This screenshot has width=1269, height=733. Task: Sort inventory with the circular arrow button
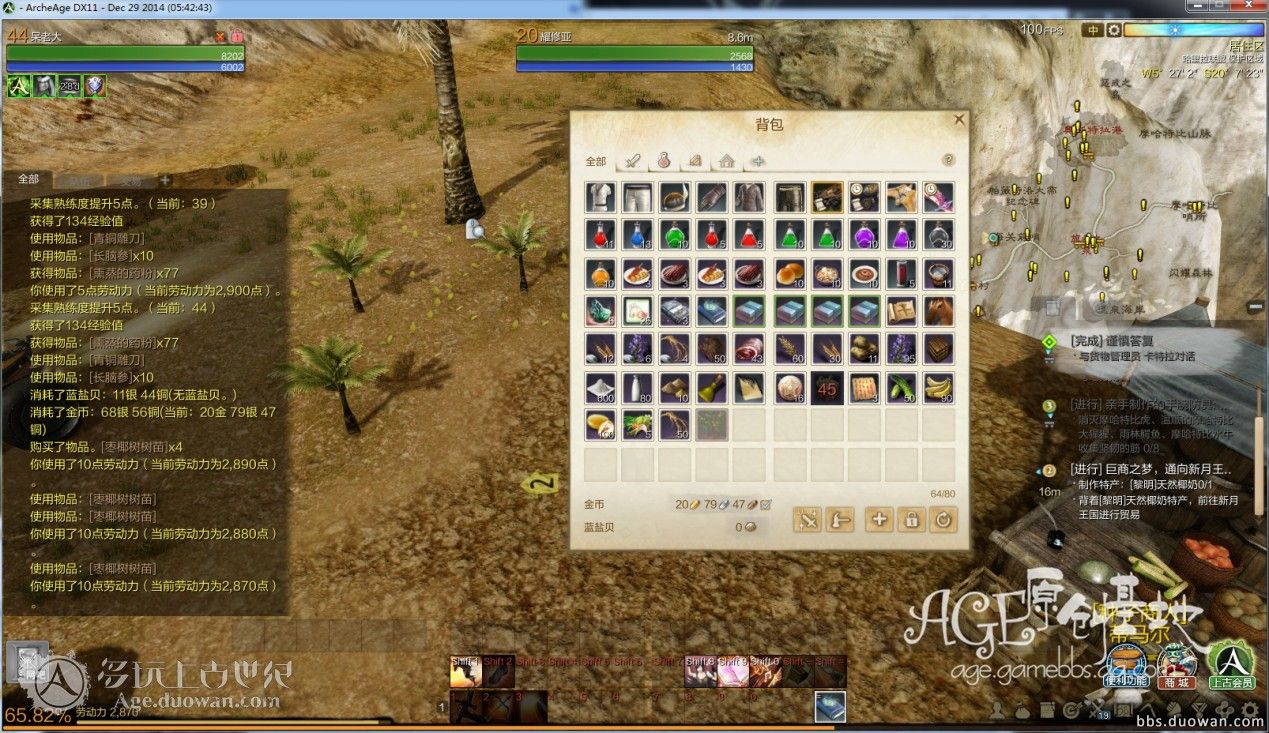coord(943,519)
